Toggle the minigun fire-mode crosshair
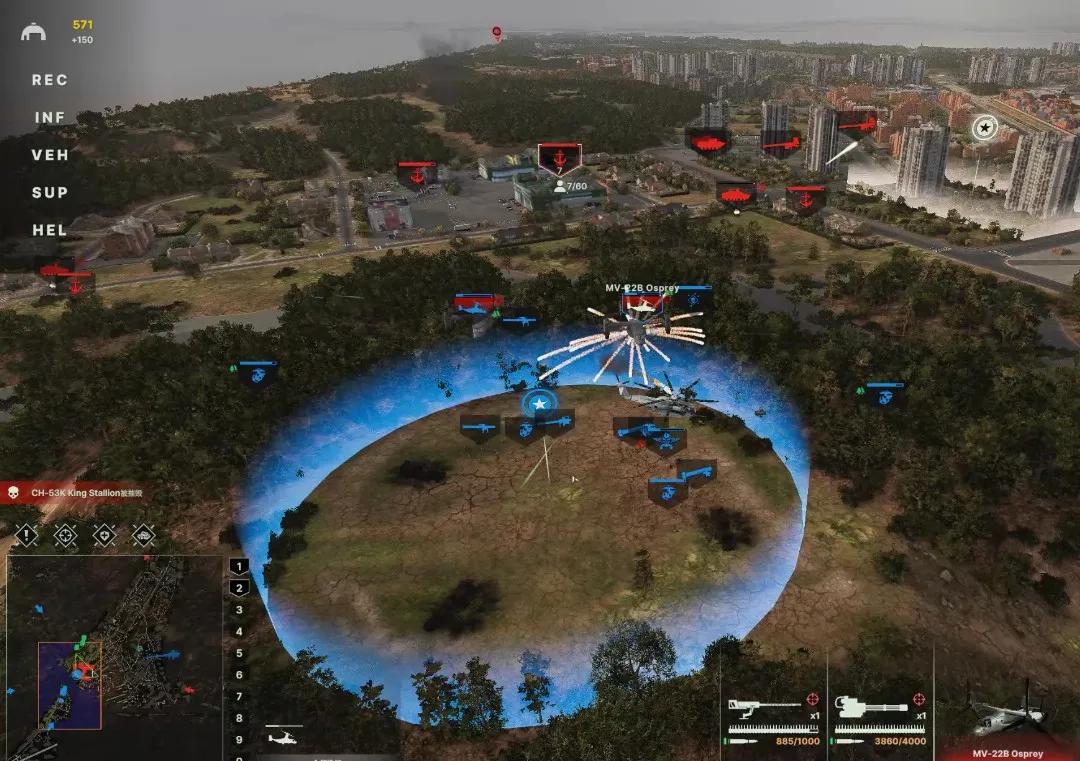 (x=918, y=699)
